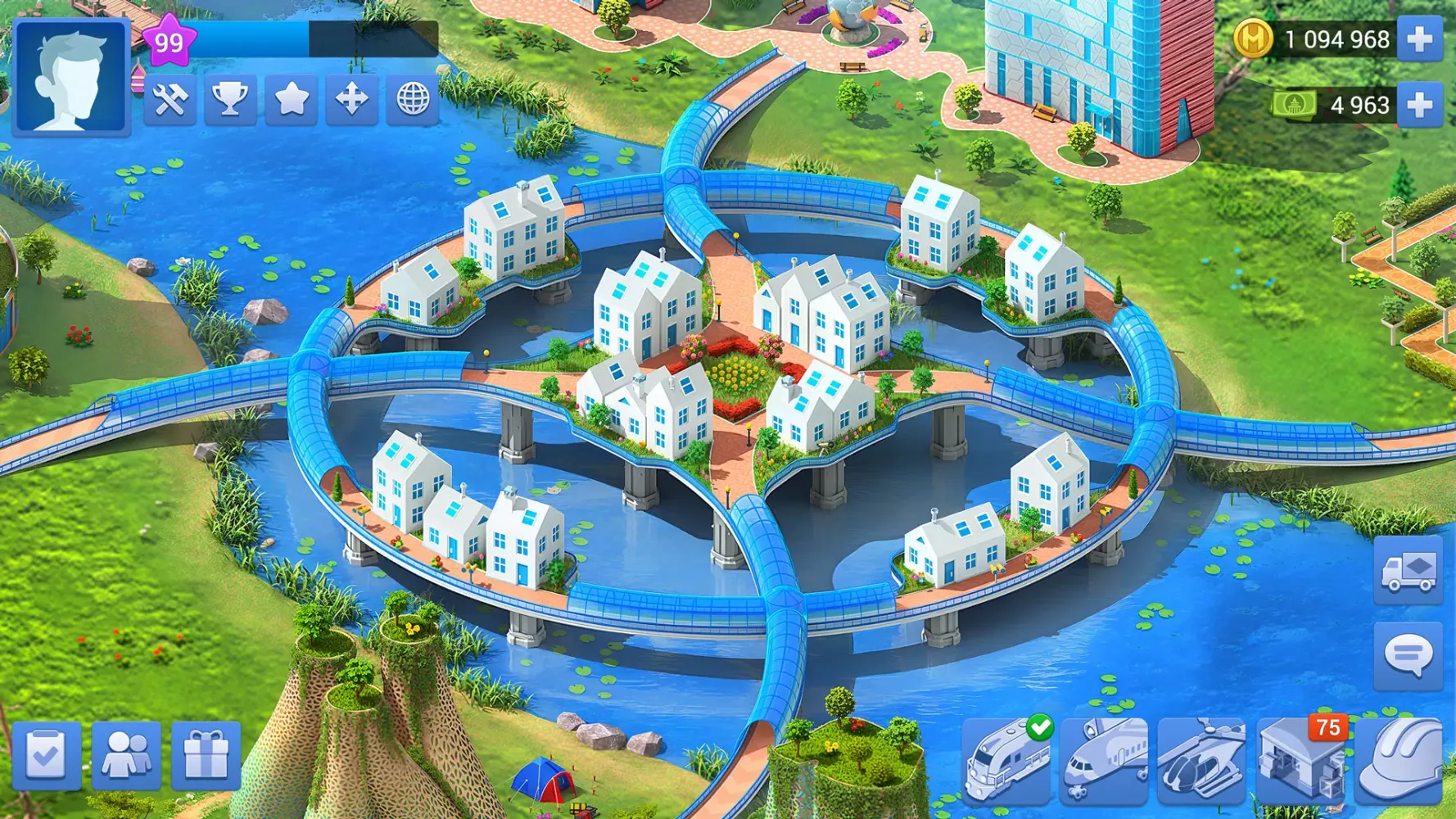Viewport: 1456px width, 819px height.
Task: Open the player profile avatar
Action: click(71, 76)
